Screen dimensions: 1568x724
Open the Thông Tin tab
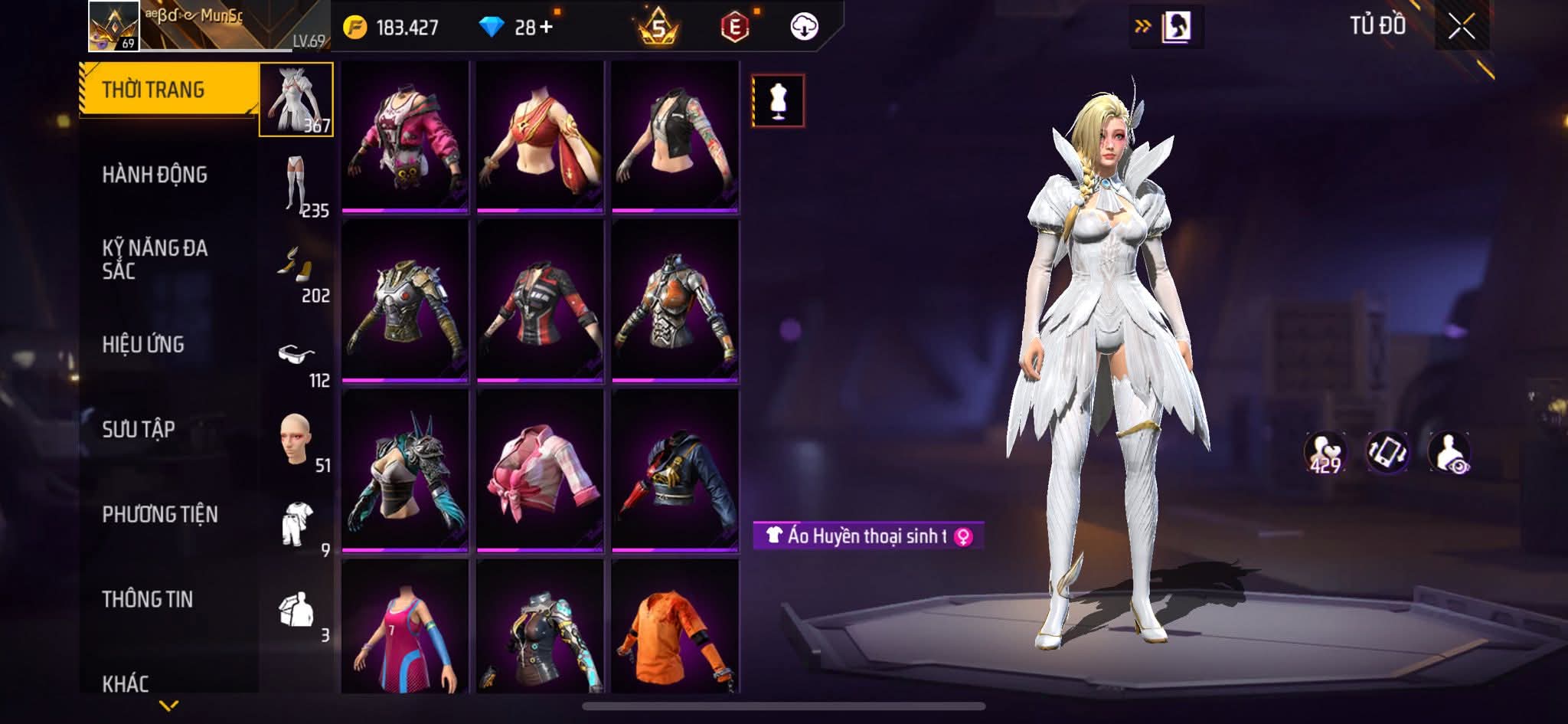click(147, 599)
